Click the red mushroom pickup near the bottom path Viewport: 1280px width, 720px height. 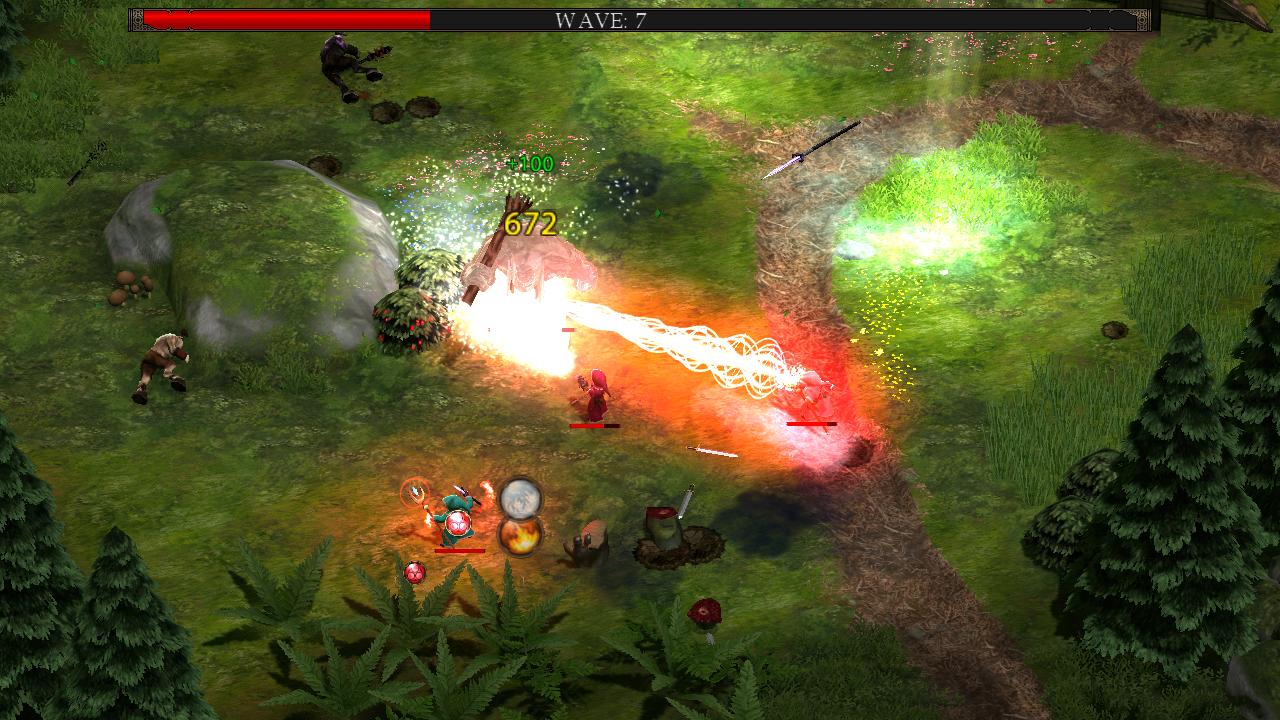pyautogui.click(x=707, y=608)
